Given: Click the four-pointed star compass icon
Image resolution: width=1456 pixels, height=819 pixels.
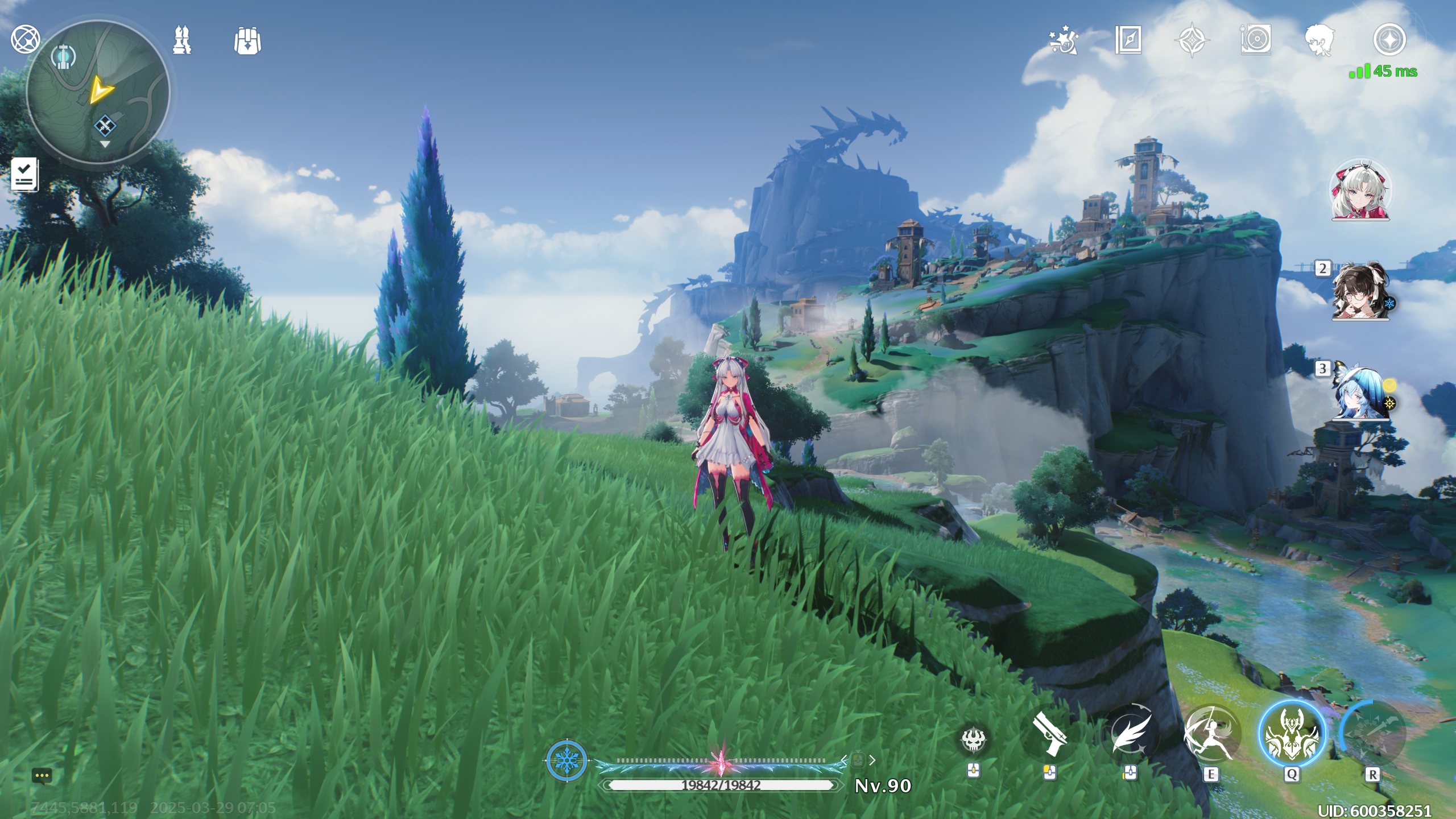Looking at the screenshot, I should click(x=1192, y=40).
